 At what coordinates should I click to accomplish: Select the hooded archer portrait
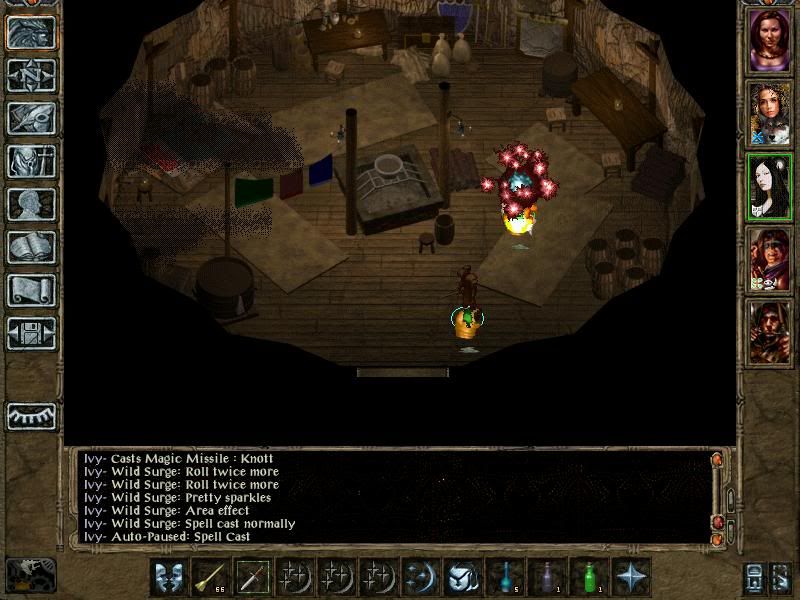[x=770, y=331]
